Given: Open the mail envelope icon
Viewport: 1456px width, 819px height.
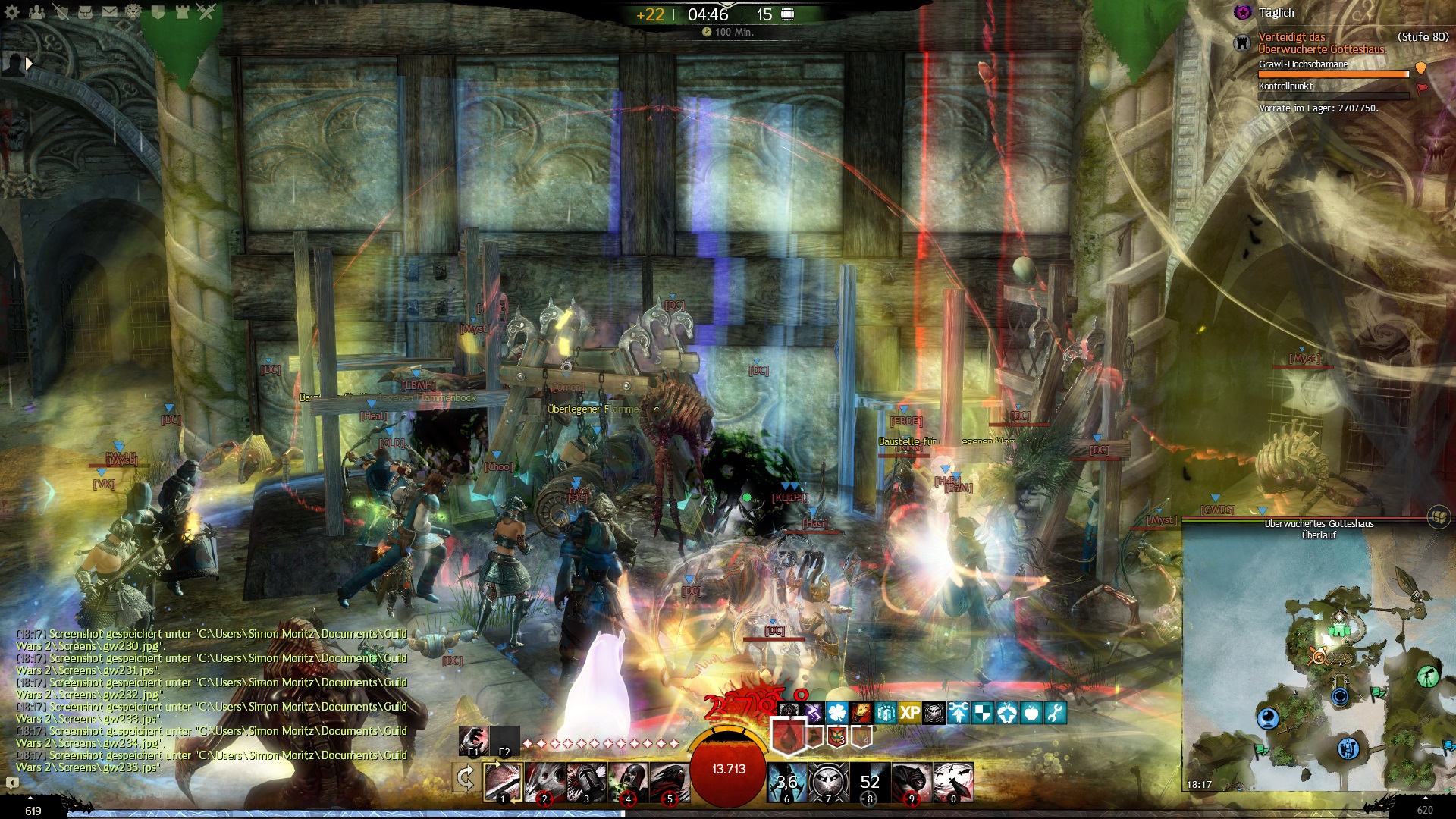Looking at the screenshot, I should click(110, 12).
